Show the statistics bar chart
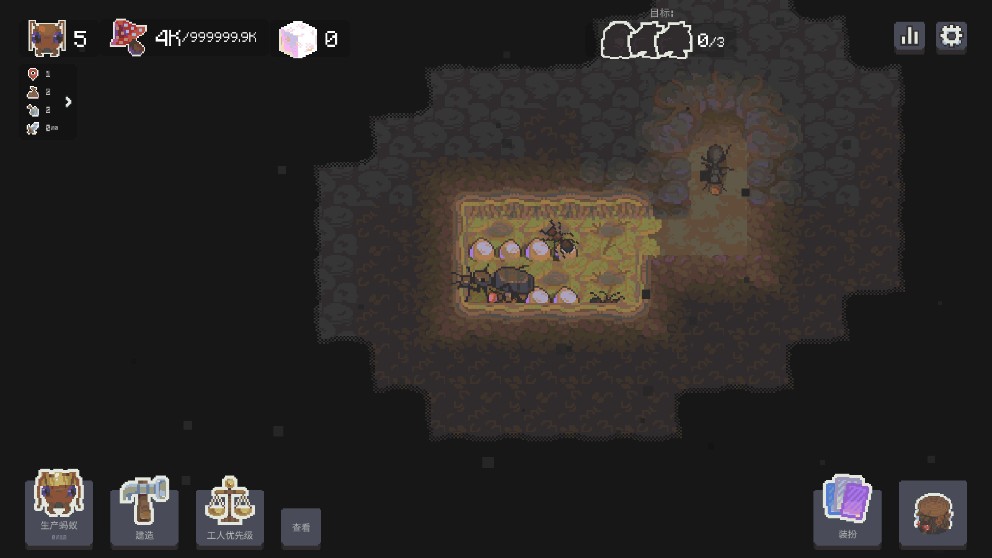 (x=909, y=37)
